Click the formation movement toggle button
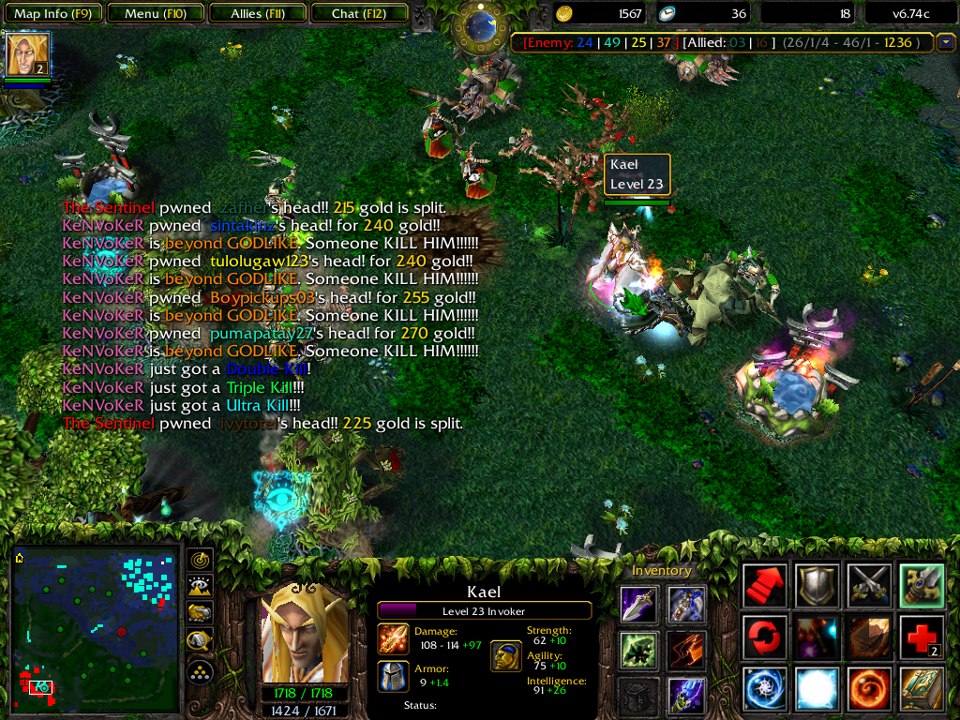 point(200,671)
